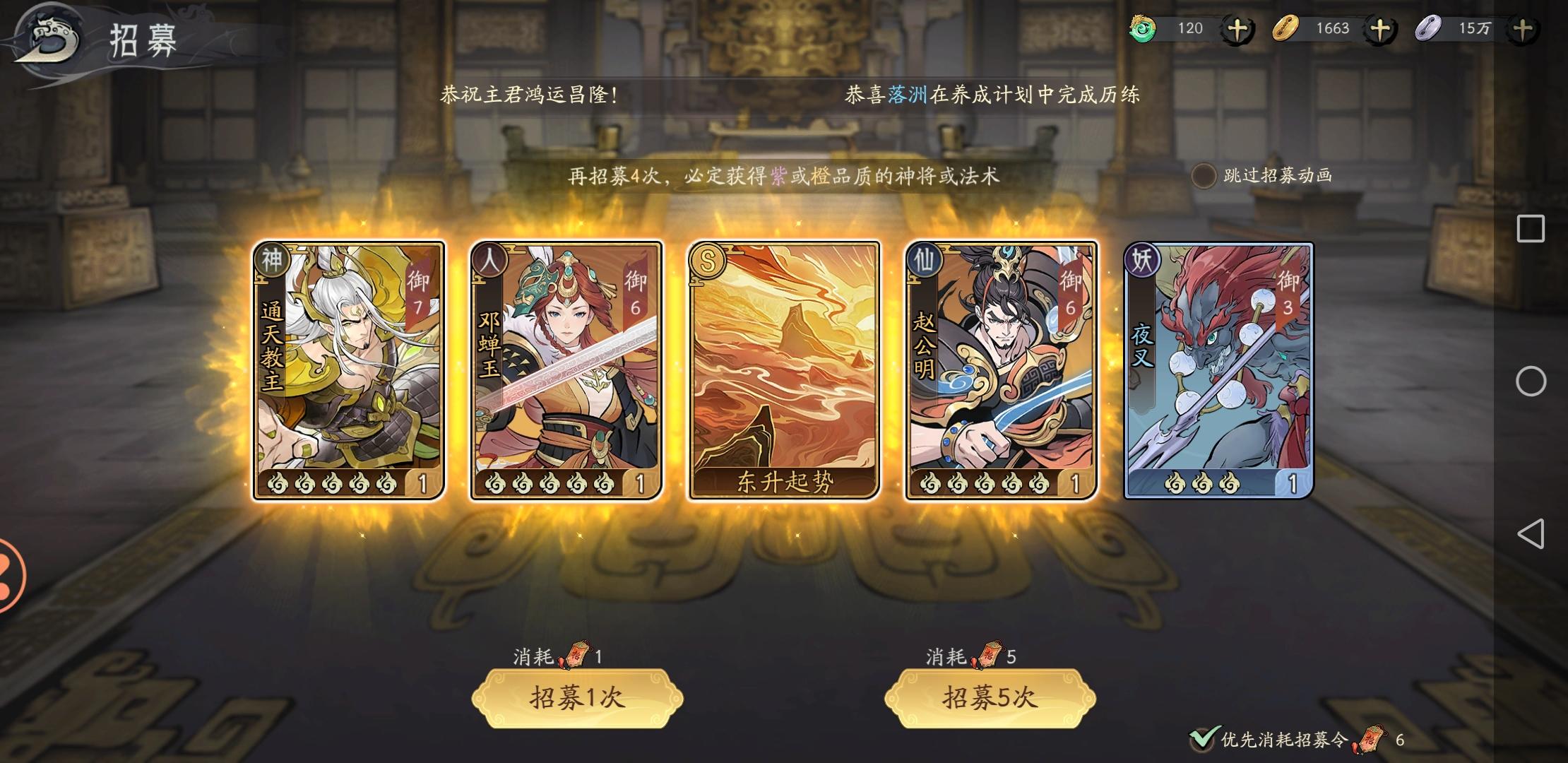This screenshot has width=1568, height=763.
Task: Click the dragon emblem next to 招募 title
Action: click(48, 39)
